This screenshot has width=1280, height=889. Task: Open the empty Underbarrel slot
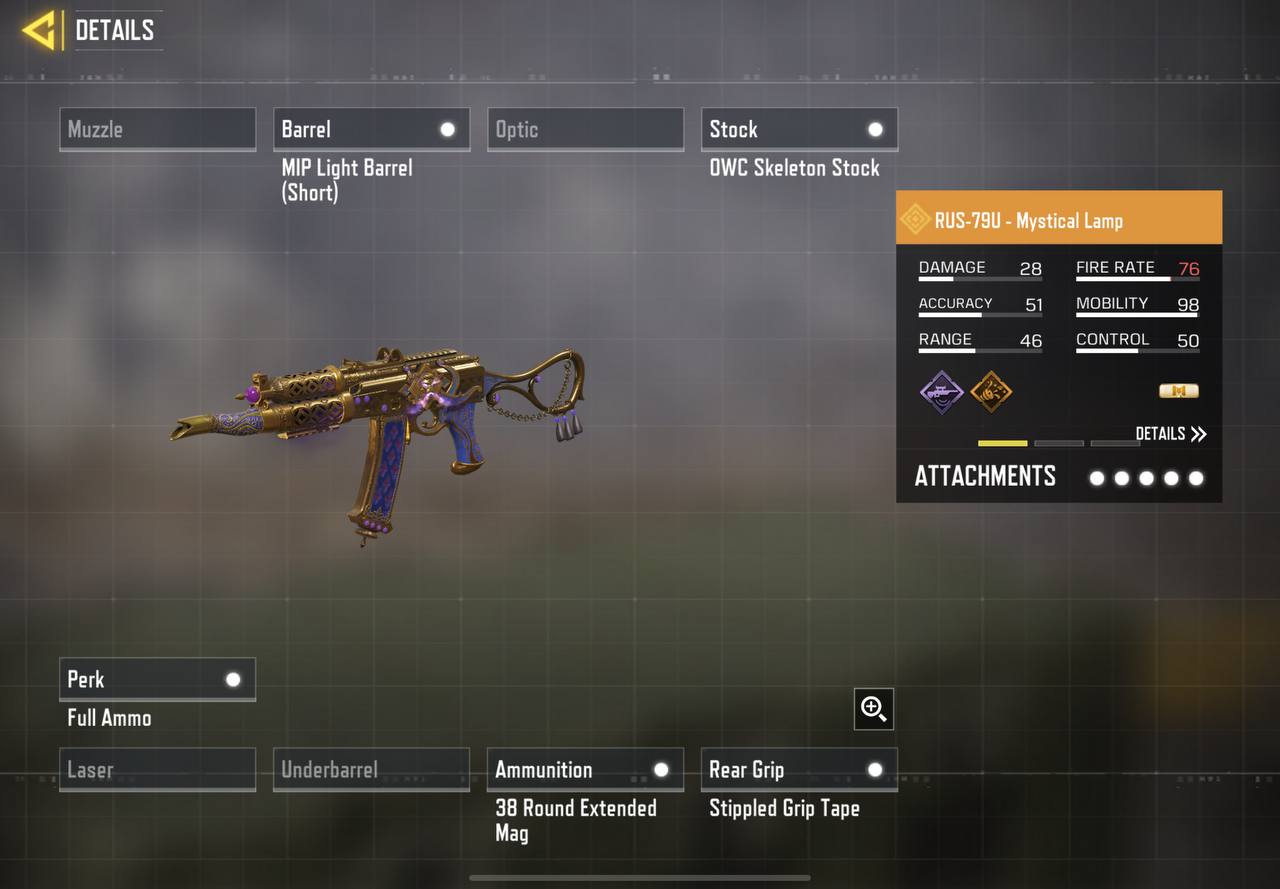[x=371, y=769]
